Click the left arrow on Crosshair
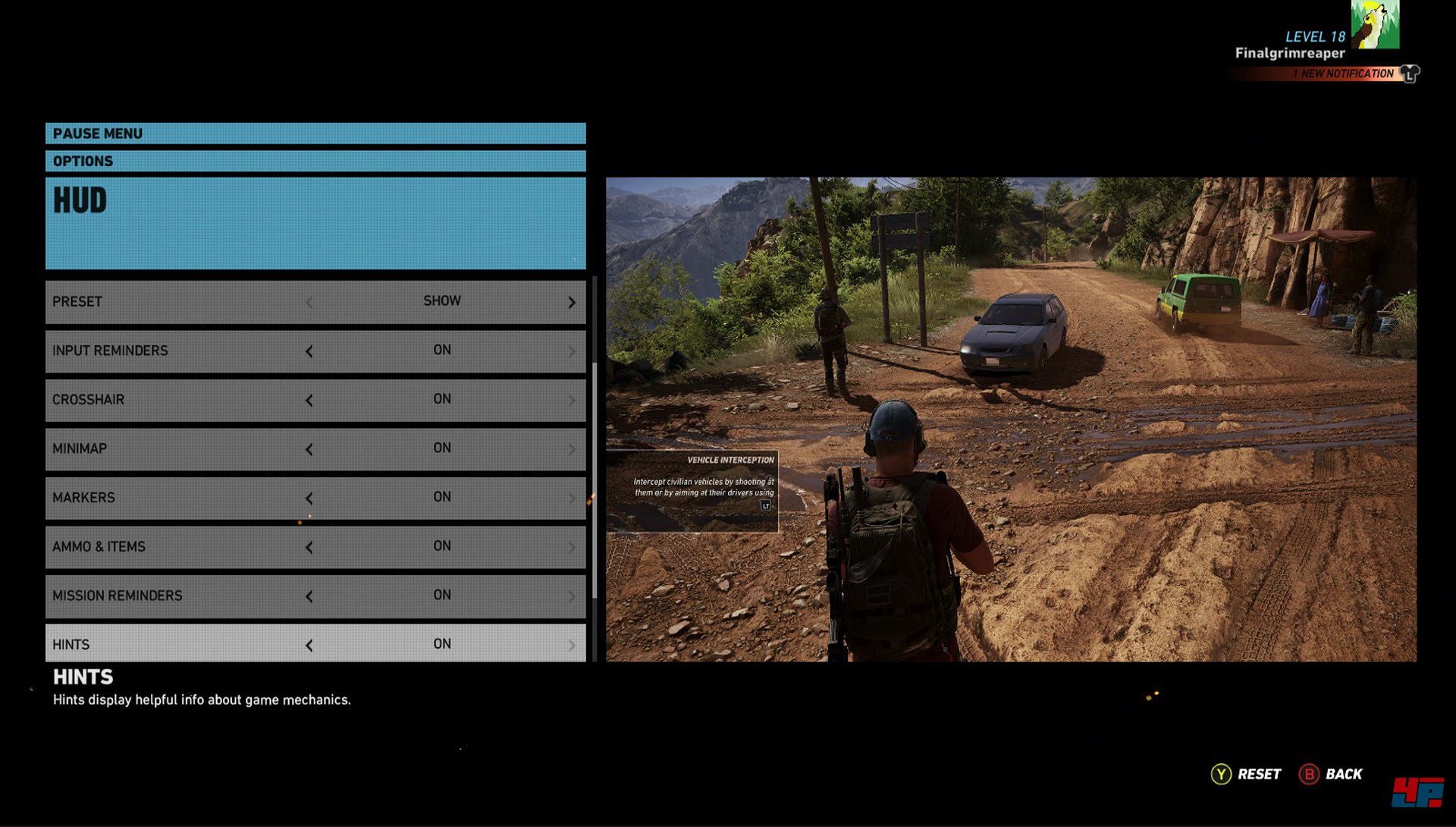The height and width of the screenshot is (827, 1456). [309, 401]
